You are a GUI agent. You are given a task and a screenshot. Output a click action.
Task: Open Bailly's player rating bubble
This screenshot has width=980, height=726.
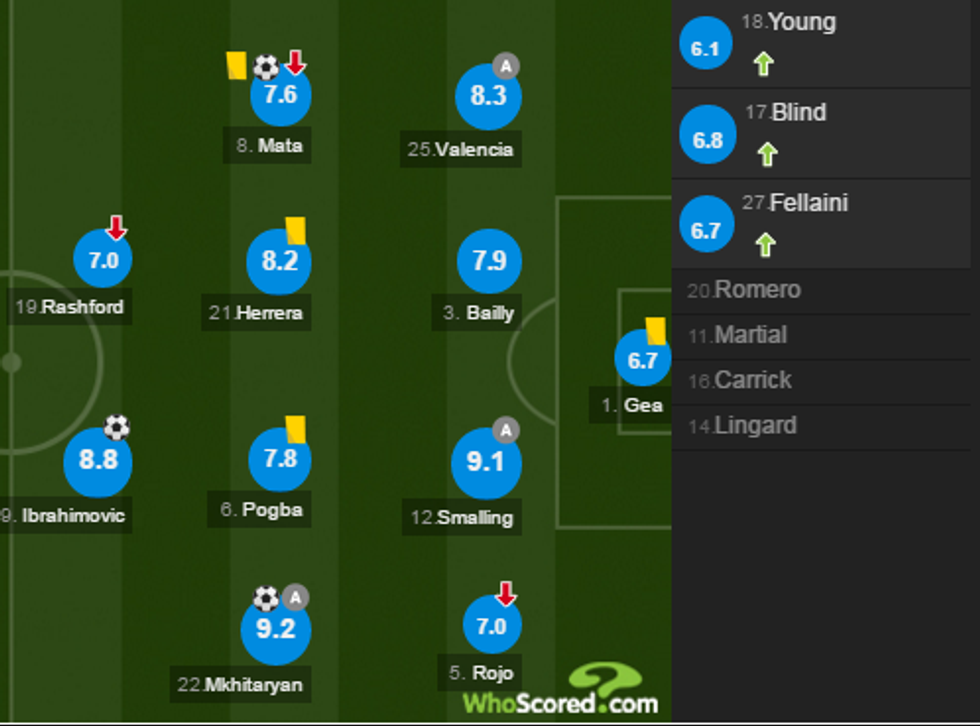tap(489, 262)
